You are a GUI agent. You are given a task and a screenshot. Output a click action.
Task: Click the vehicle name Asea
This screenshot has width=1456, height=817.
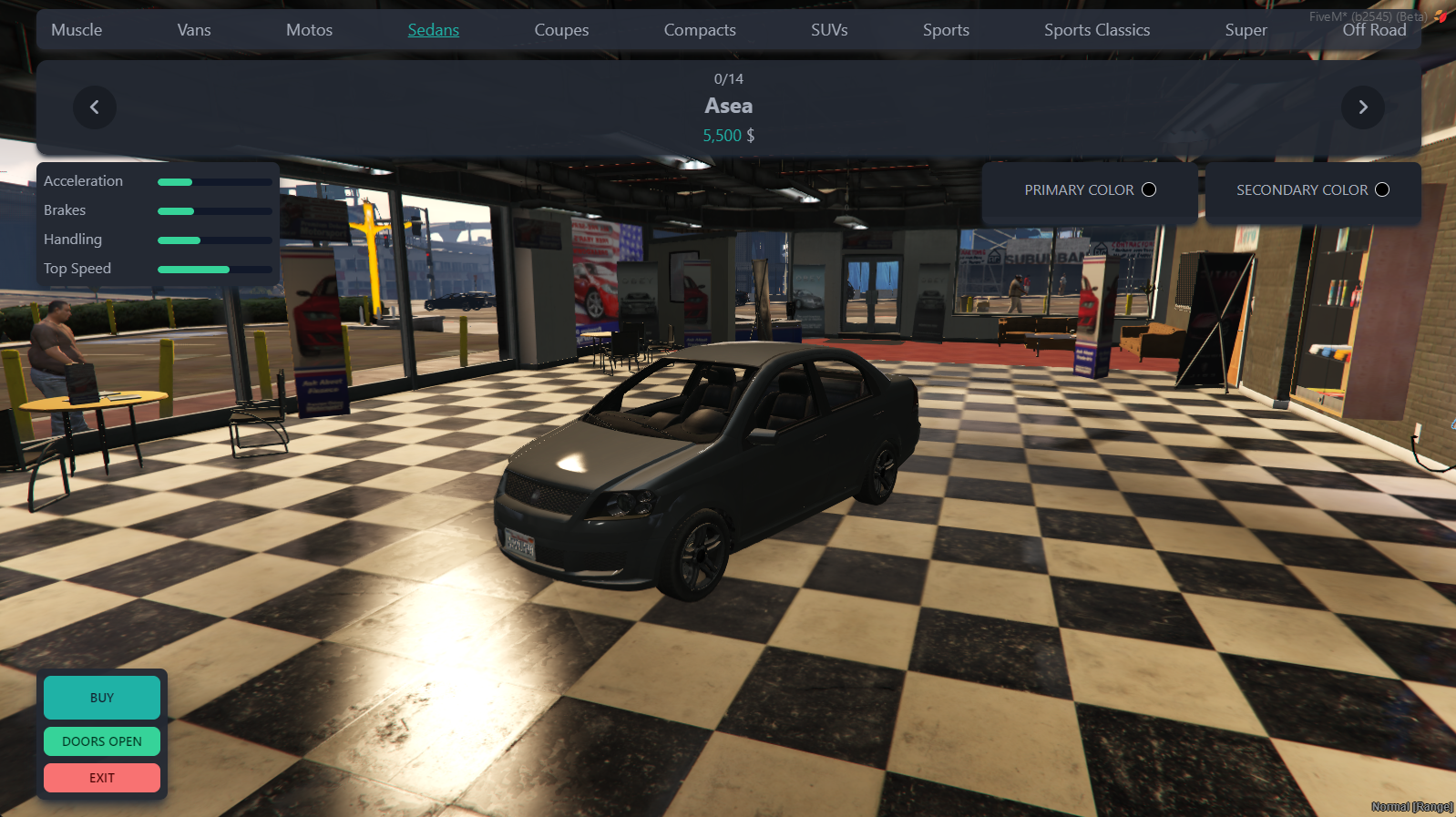[727, 106]
